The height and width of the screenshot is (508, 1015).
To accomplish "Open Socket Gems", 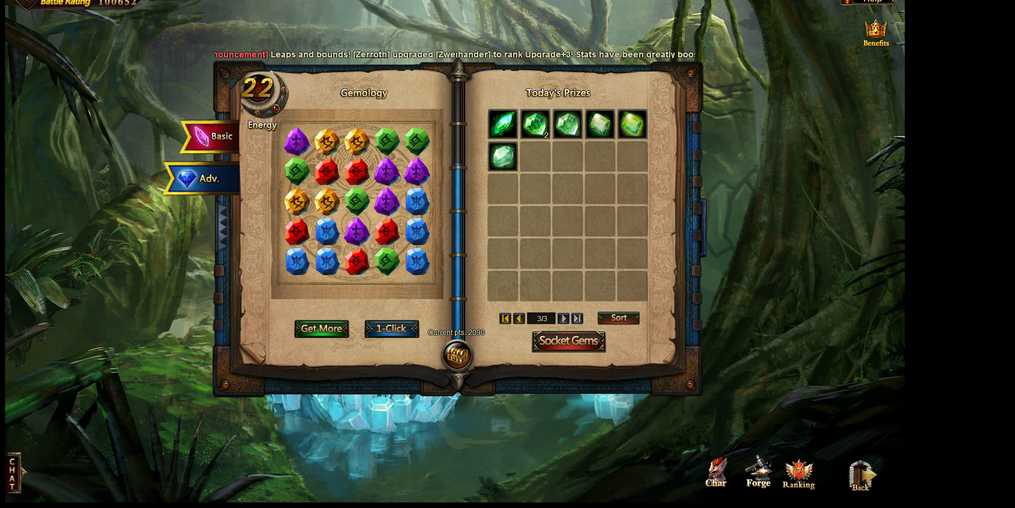I will coord(568,341).
